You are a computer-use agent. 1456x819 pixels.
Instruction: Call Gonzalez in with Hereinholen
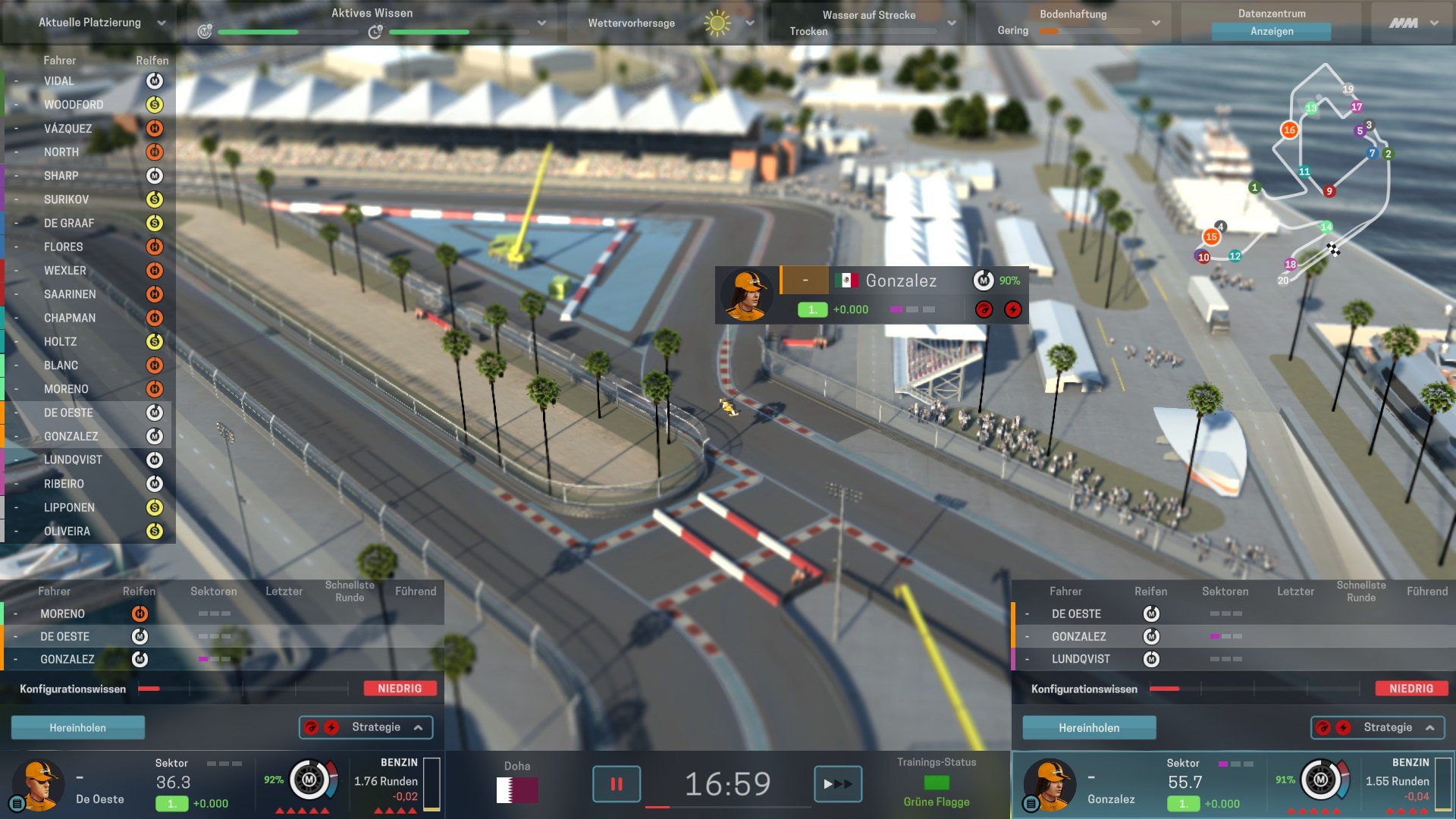point(1088,728)
